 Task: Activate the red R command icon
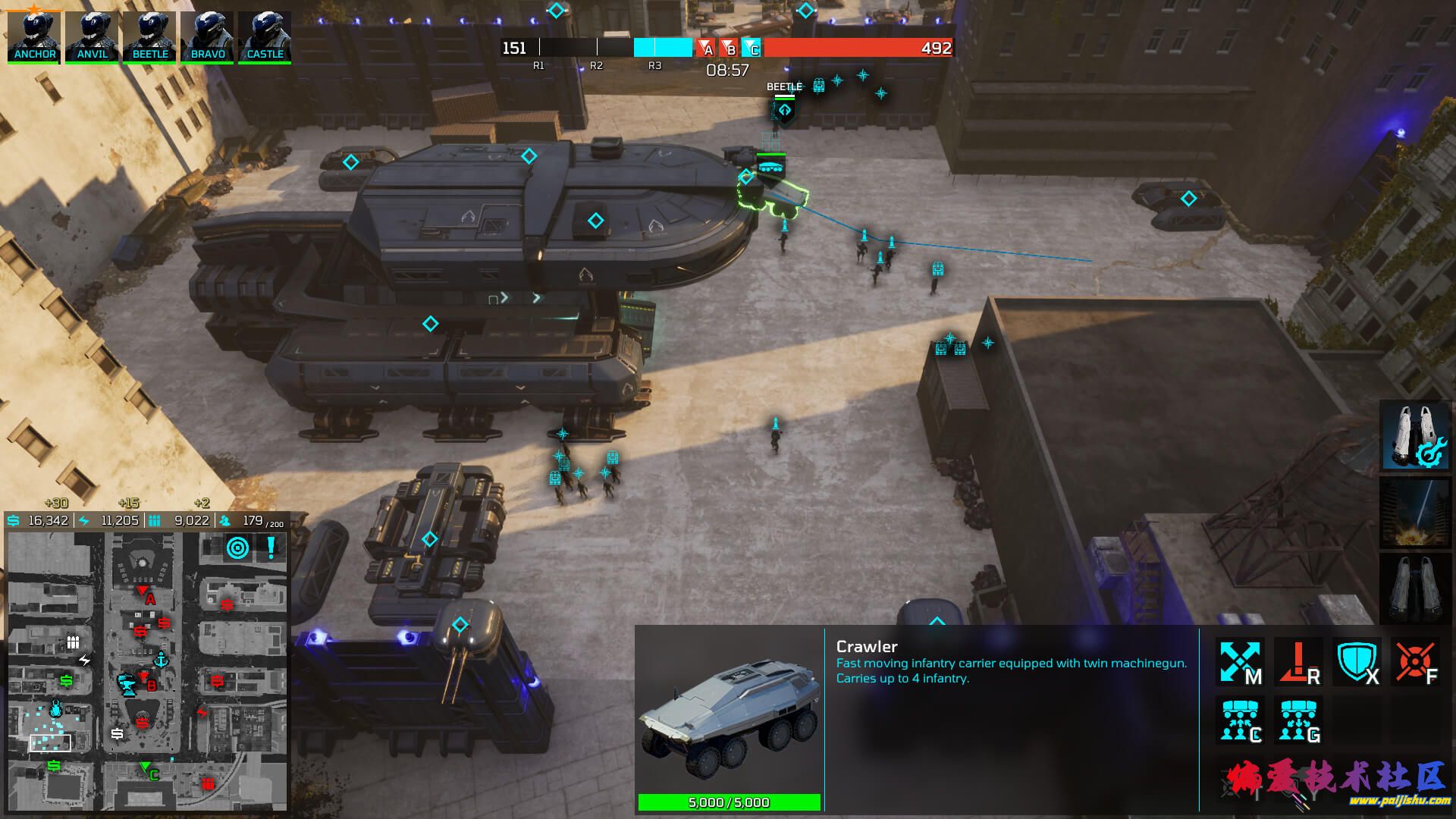point(1298,662)
